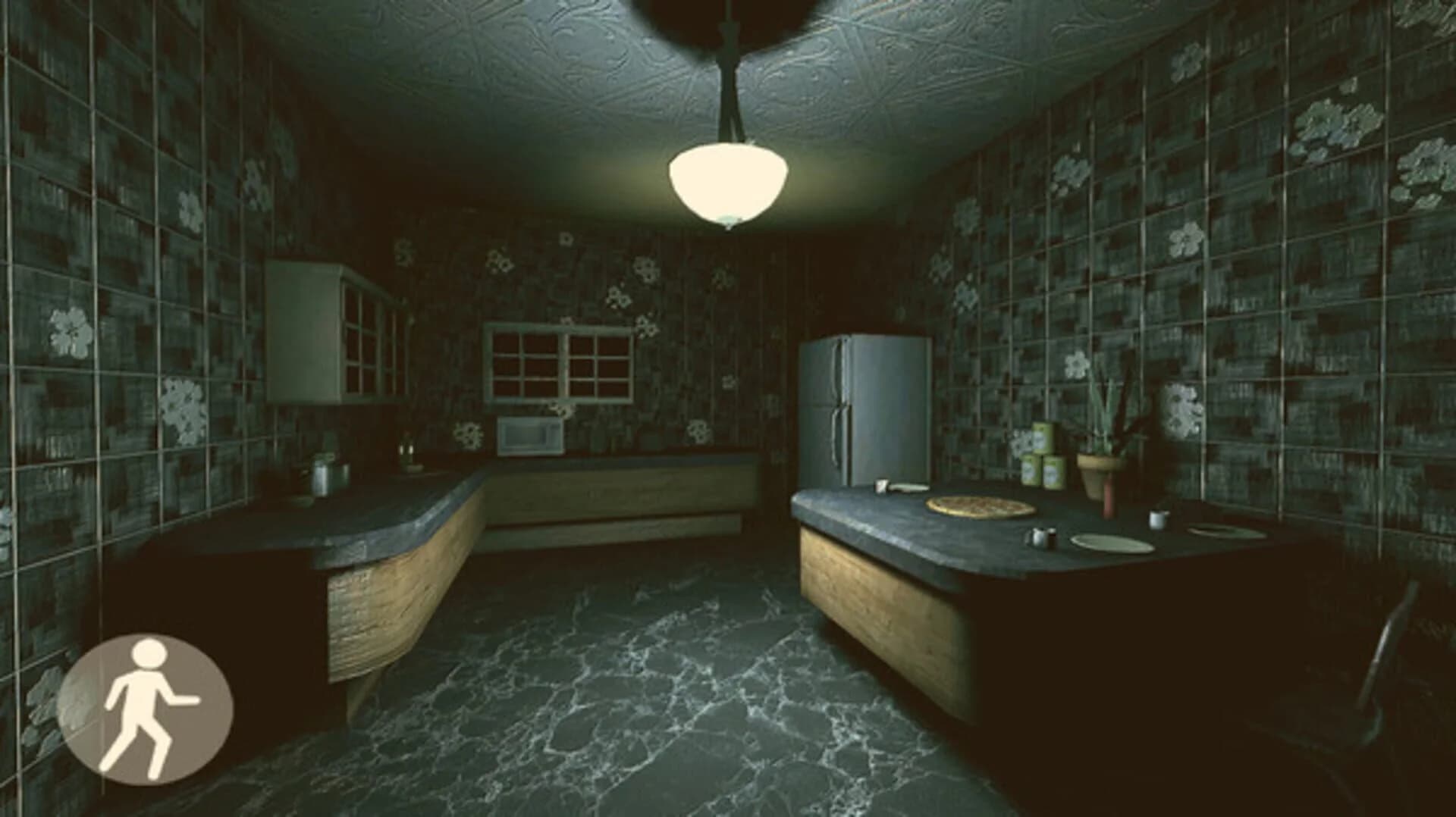The height and width of the screenshot is (817, 1456).
Task: Tap the pizza on the dining table
Action: coord(980,507)
